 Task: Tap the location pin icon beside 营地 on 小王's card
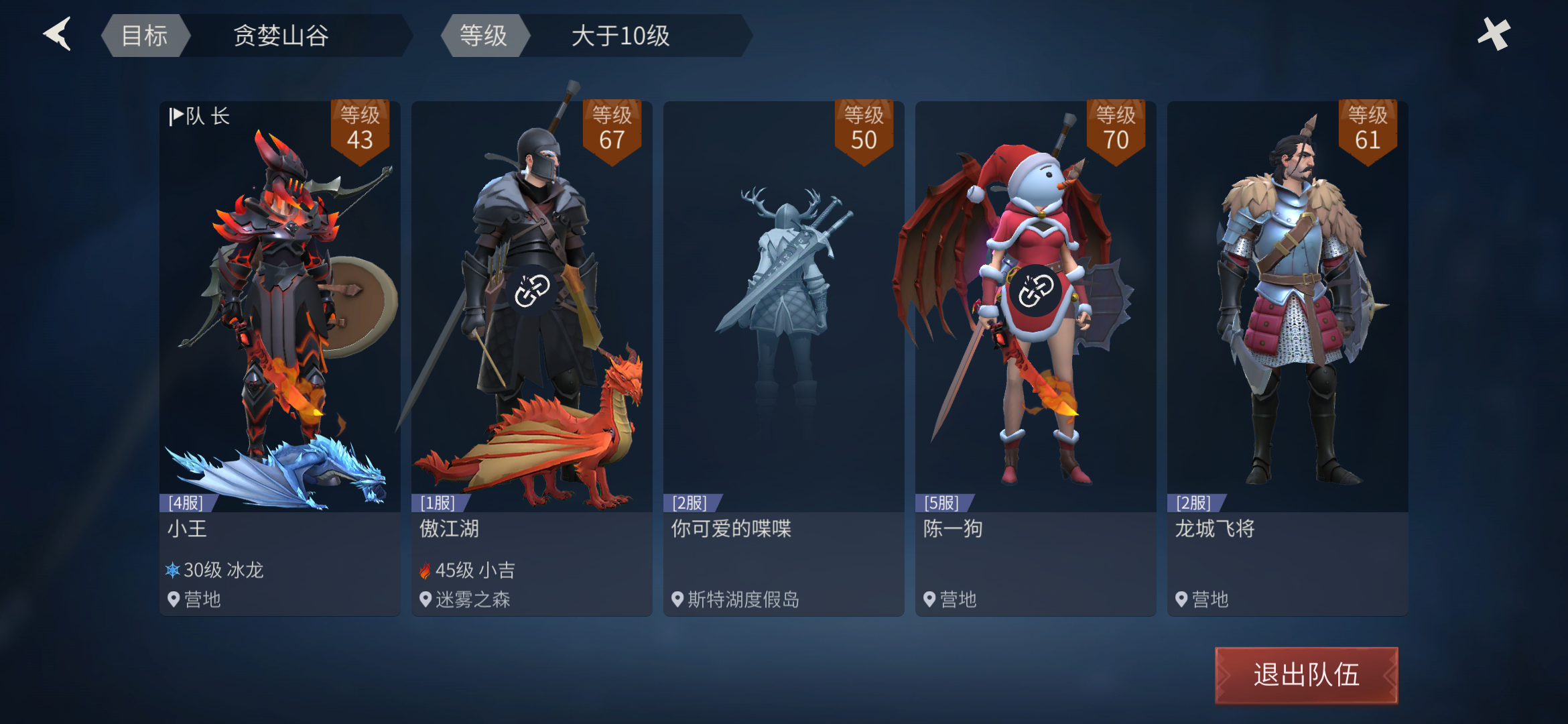[x=173, y=600]
